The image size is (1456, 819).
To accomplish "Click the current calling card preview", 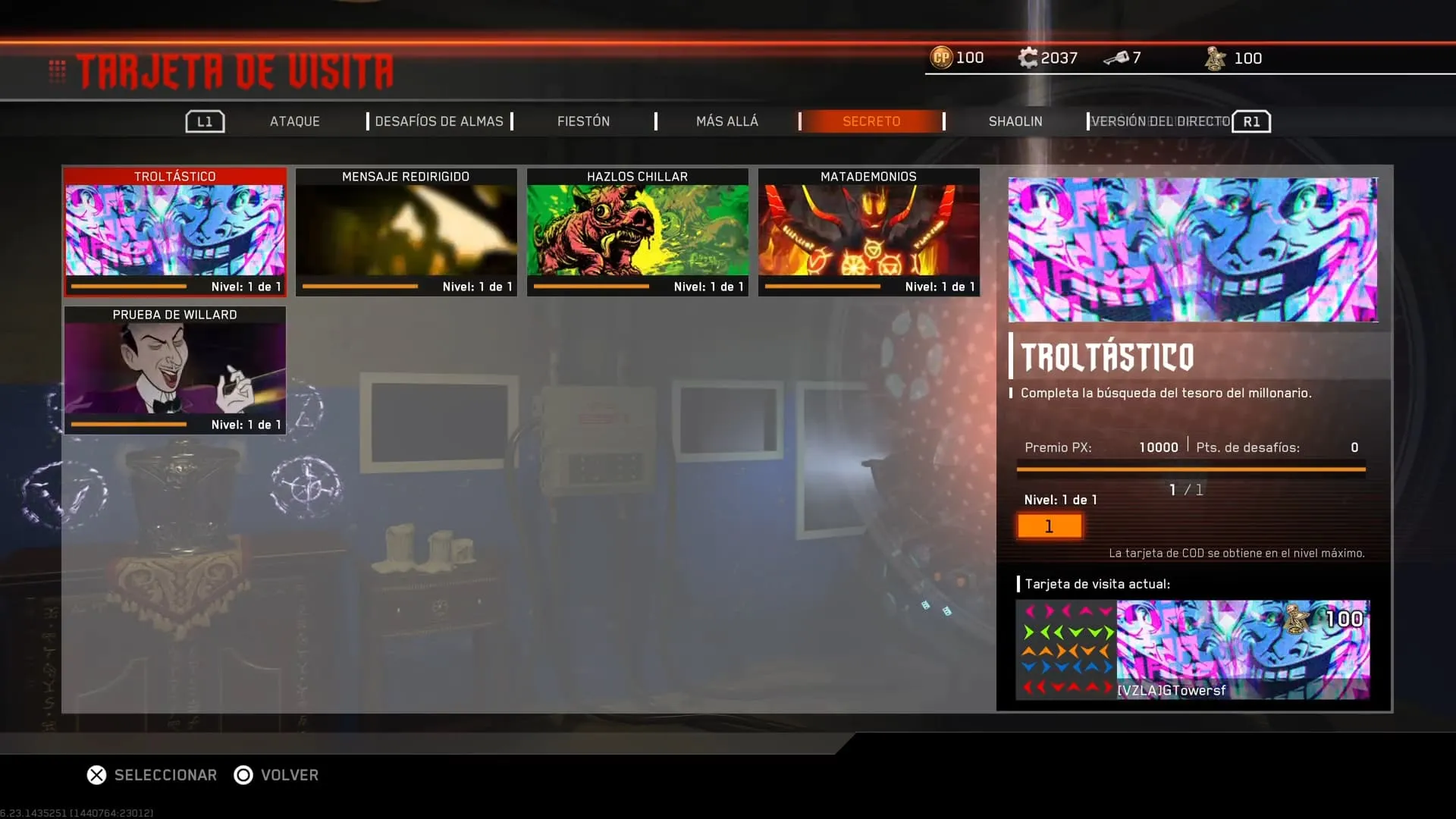I will (x=1192, y=649).
